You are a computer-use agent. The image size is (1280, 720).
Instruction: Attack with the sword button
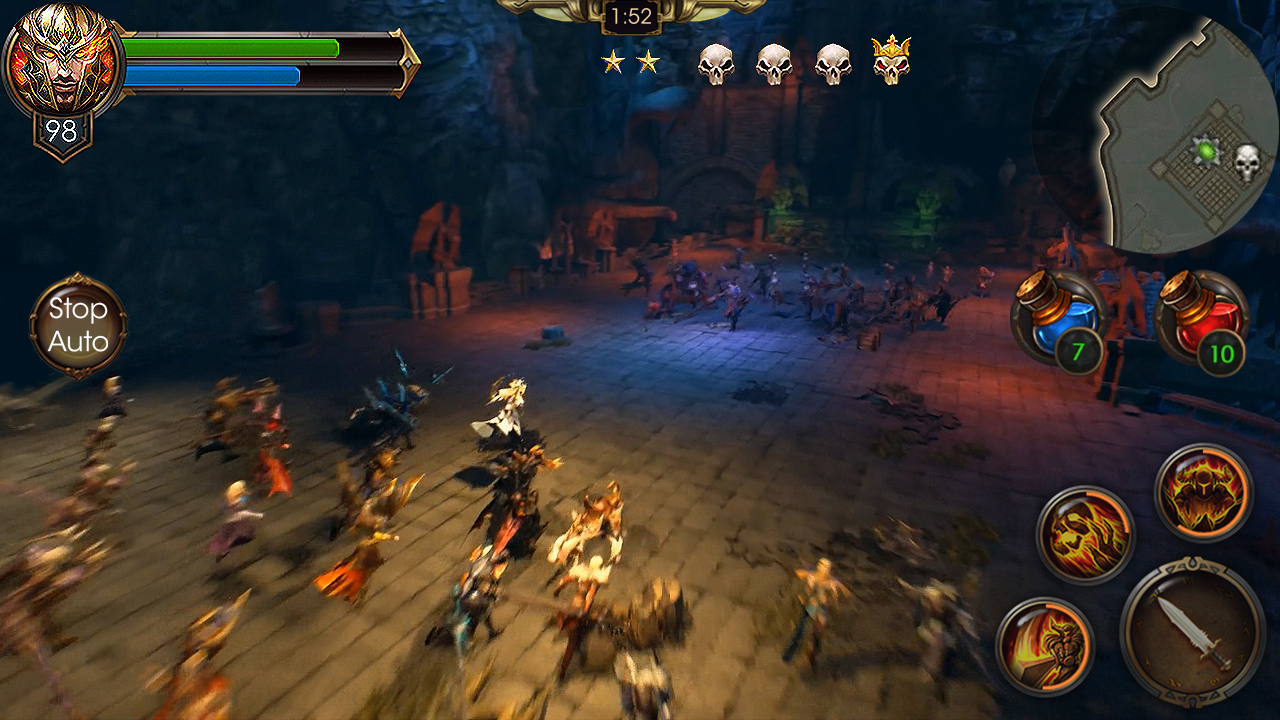click(1192, 632)
